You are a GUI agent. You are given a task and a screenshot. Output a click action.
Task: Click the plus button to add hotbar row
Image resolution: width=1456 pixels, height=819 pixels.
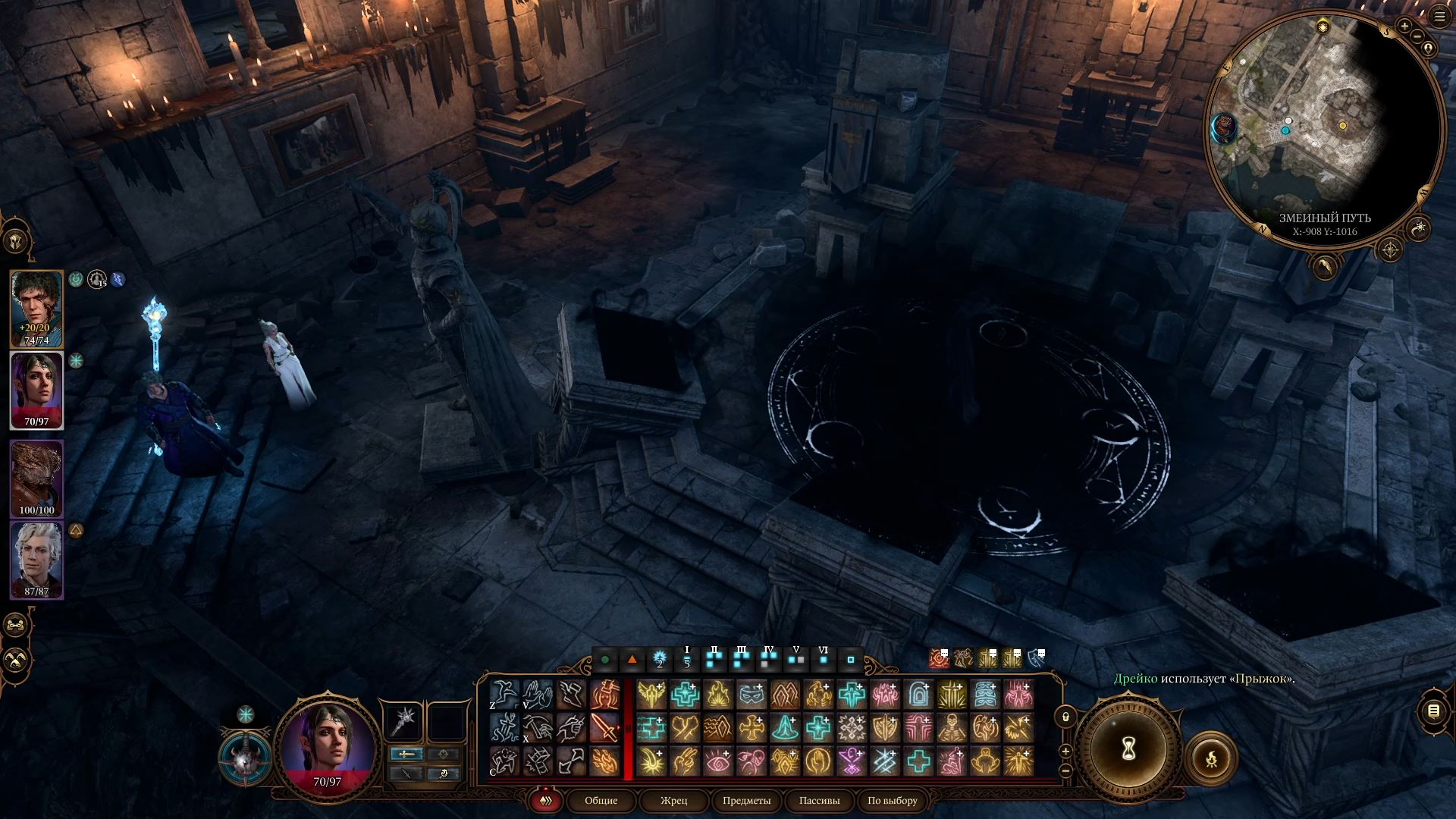tap(1065, 752)
